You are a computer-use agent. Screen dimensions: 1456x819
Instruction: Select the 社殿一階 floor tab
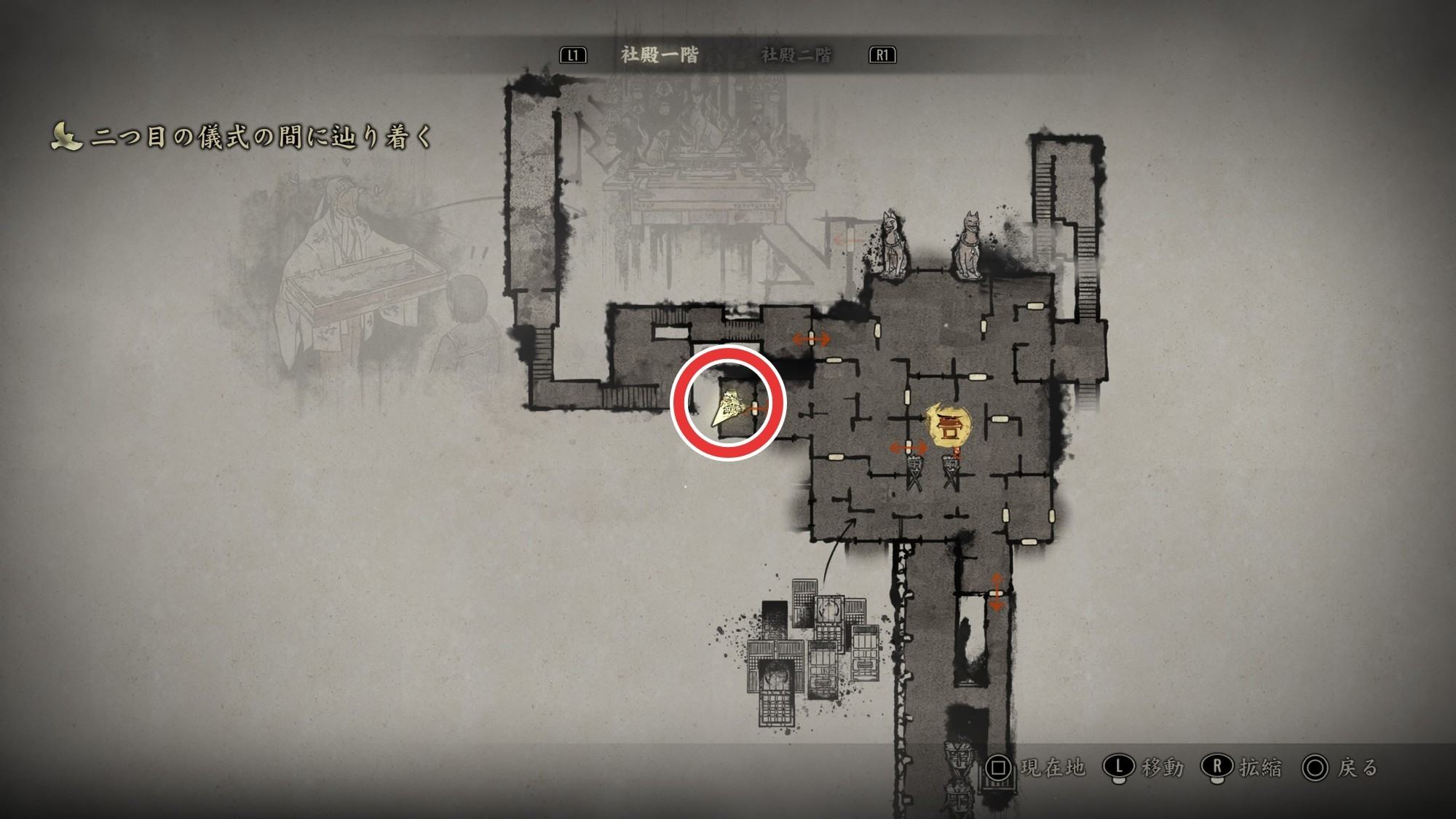click(x=660, y=55)
